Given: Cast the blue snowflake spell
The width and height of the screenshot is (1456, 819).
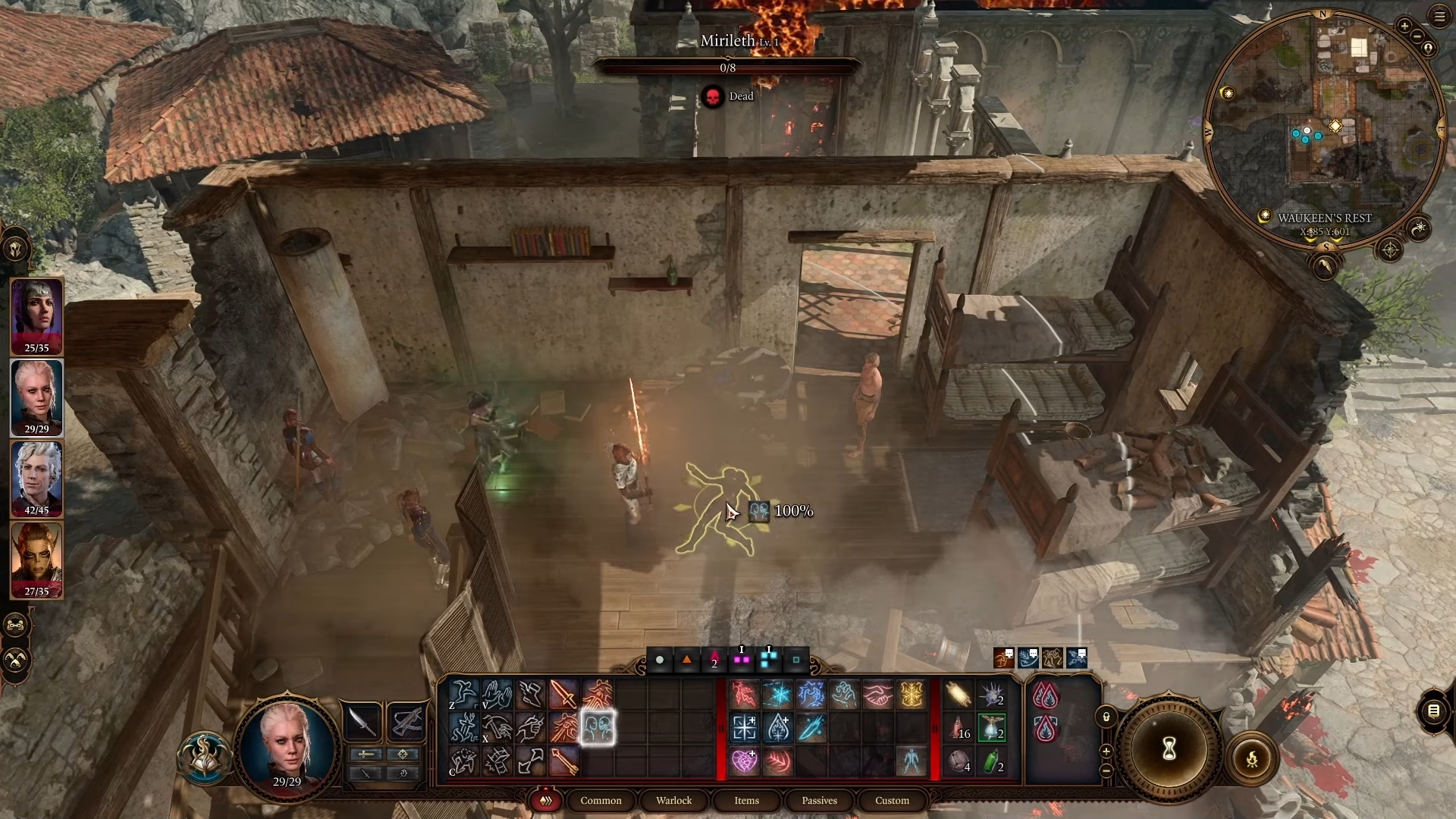Looking at the screenshot, I should (777, 695).
